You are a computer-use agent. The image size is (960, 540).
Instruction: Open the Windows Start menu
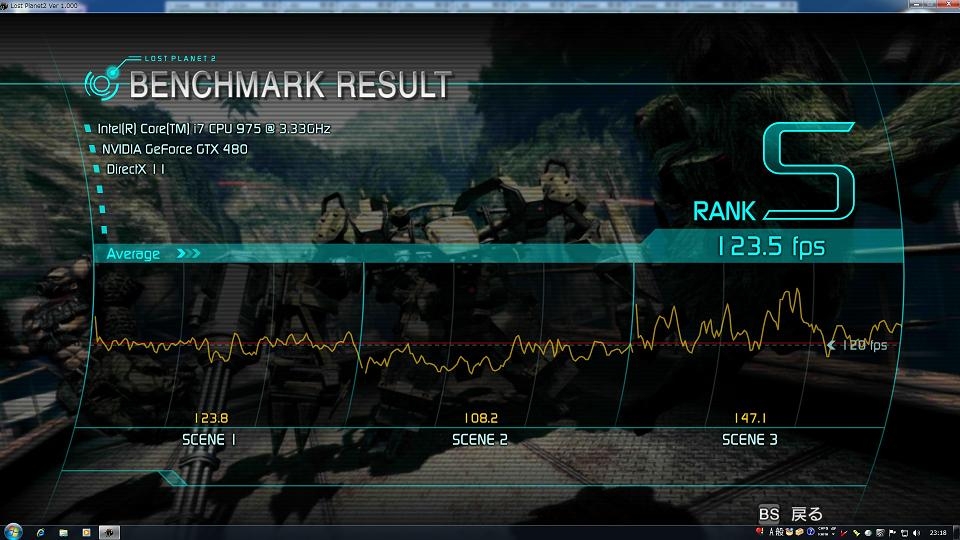point(11,531)
